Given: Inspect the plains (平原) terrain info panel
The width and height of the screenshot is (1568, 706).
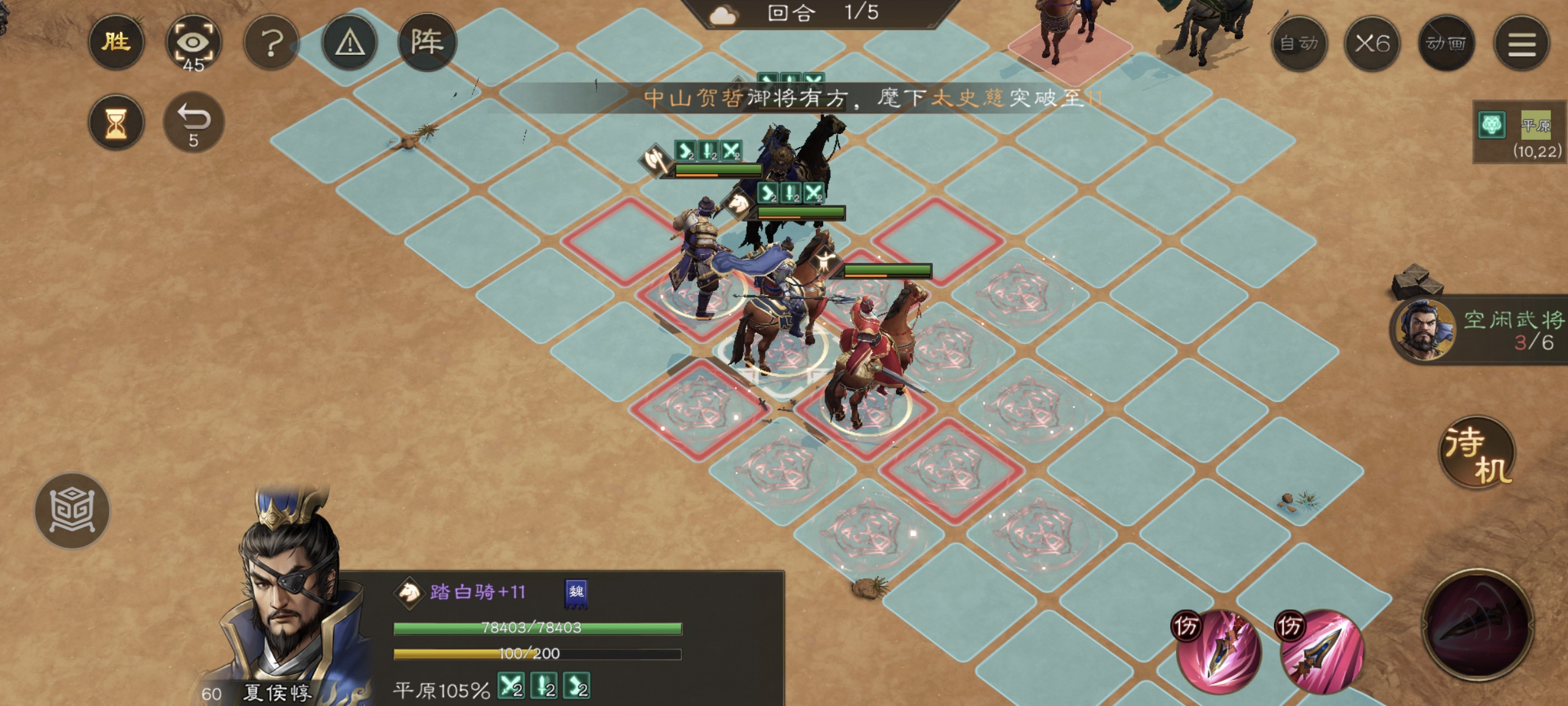Looking at the screenshot, I should (x=1520, y=132).
